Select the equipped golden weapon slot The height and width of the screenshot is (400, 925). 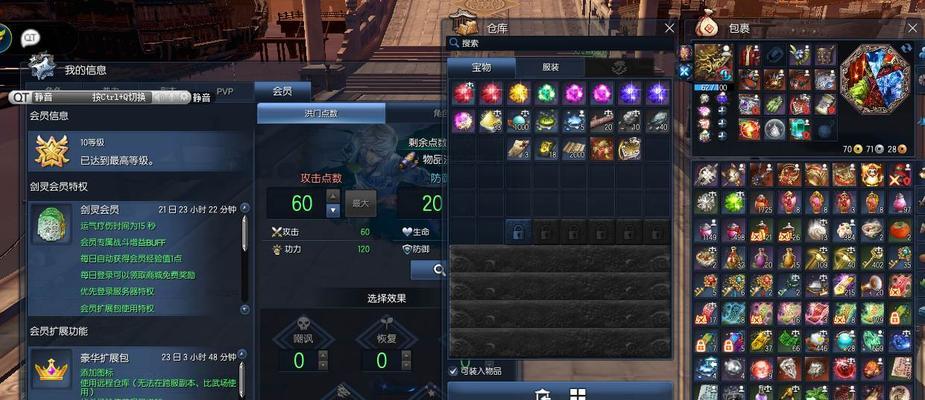point(713,61)
